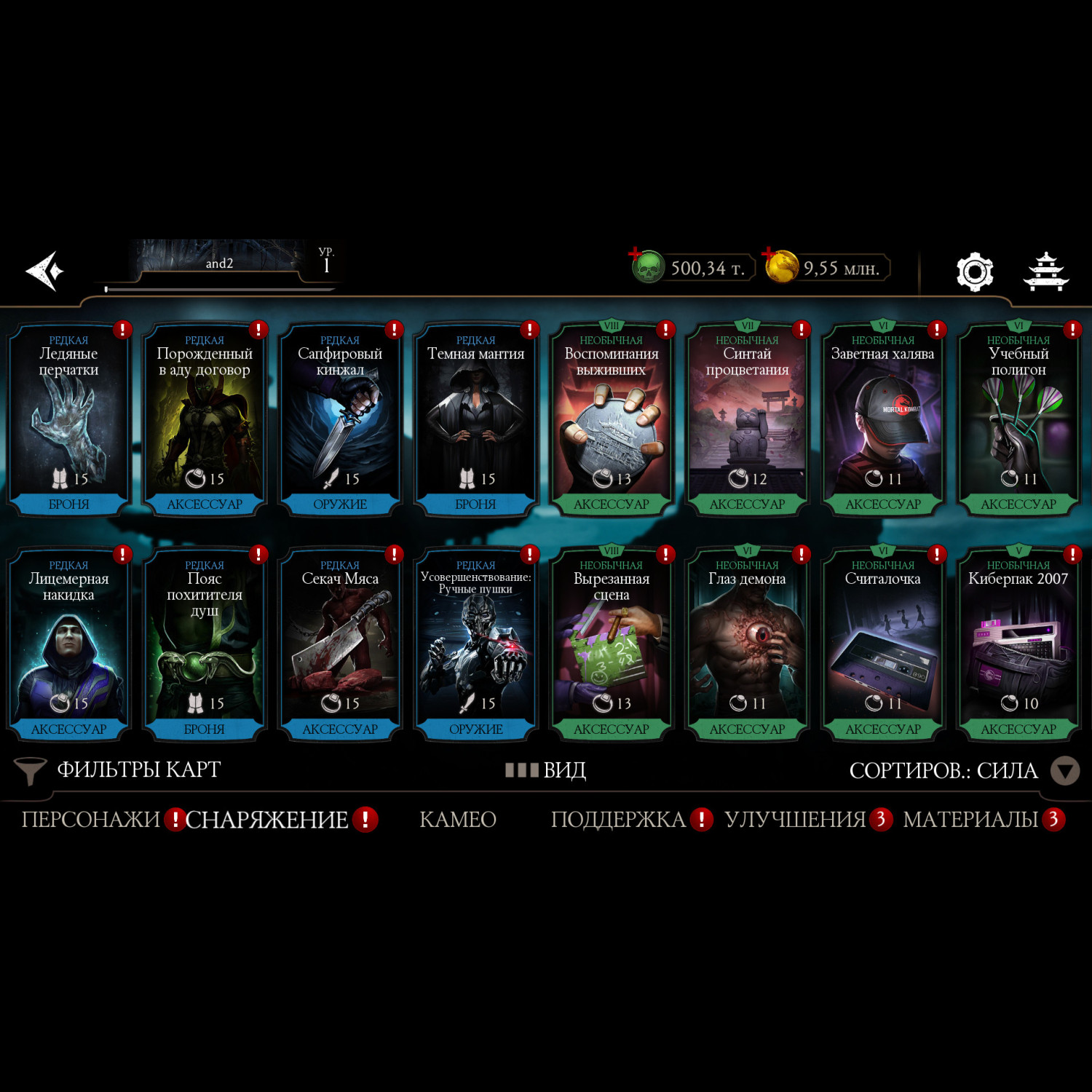Select the Ледяные перчатки armor card

68,420
